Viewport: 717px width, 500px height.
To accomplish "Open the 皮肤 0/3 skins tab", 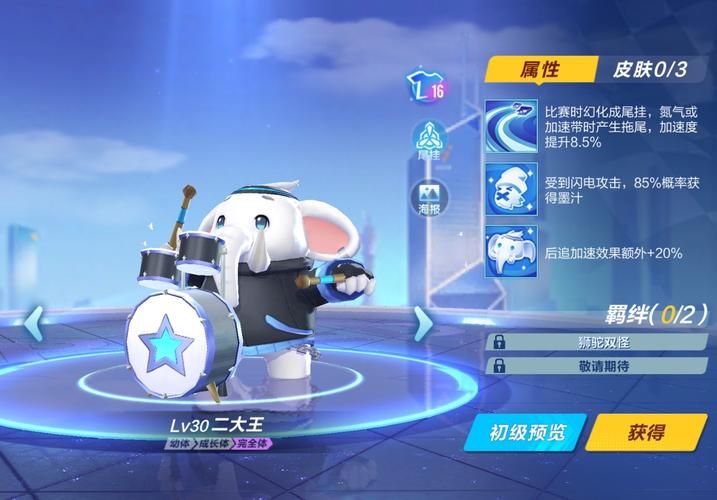I will click(x=649, y=69).
